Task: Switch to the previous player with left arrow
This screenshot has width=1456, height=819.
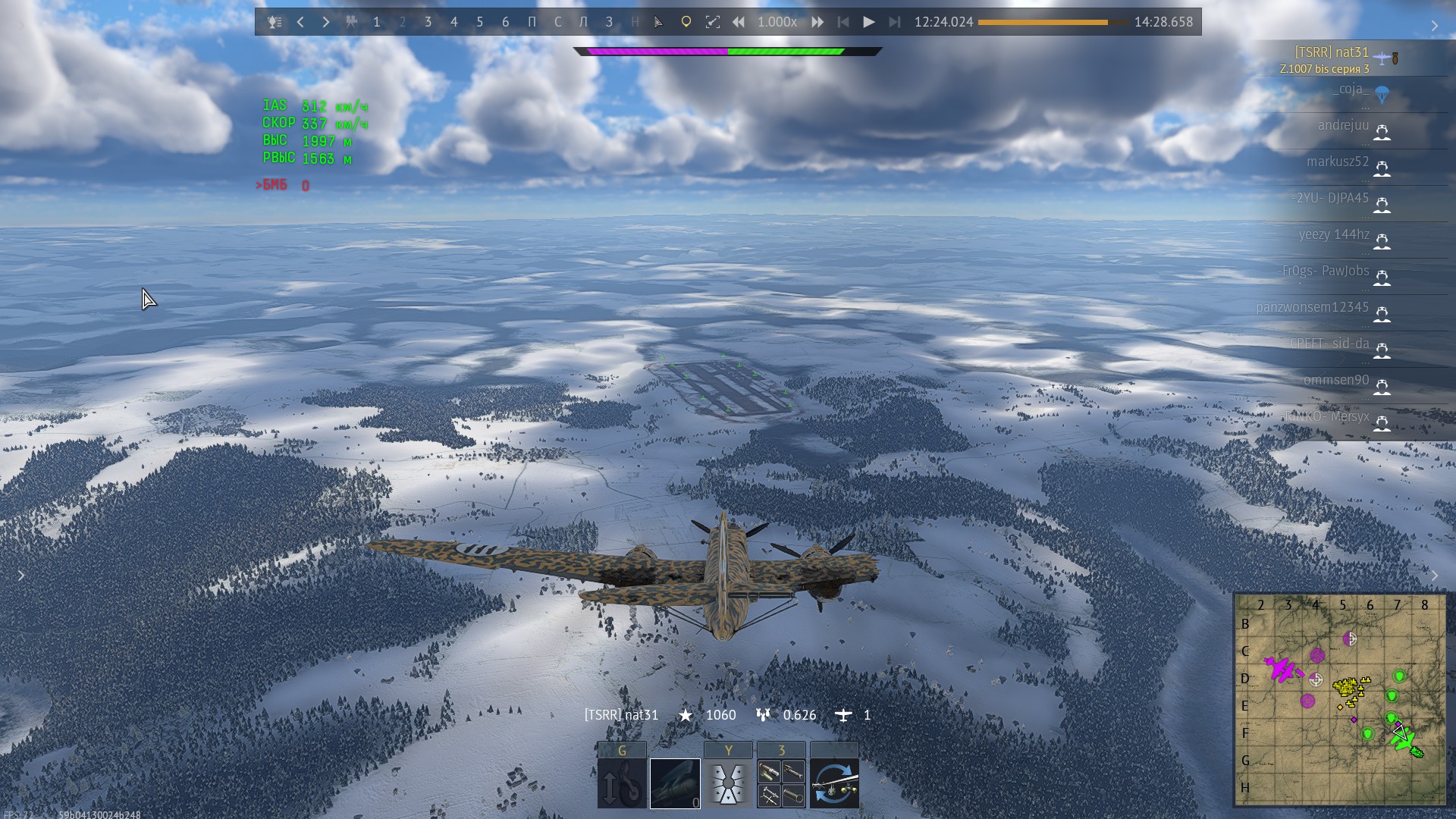Action: coord(300,22)
